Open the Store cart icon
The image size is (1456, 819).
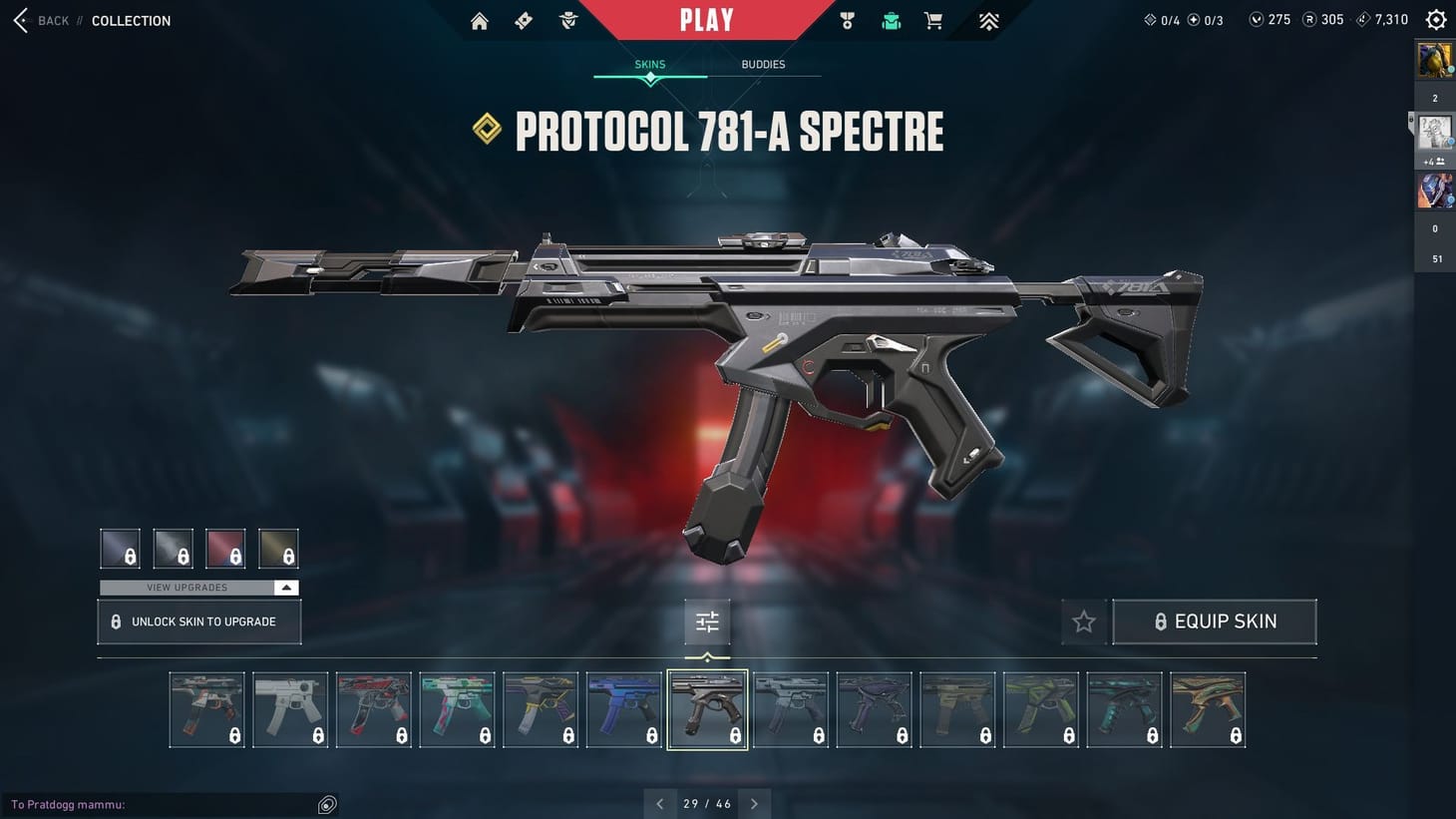[x=932, y=20]
